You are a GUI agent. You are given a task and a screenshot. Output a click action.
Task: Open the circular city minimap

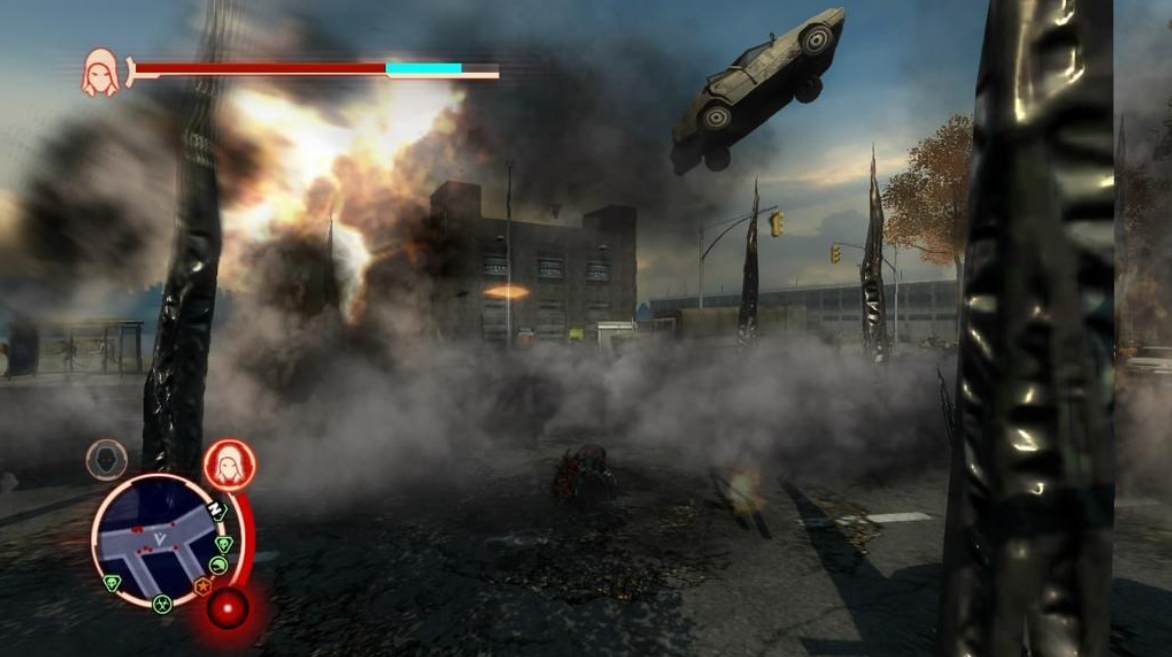pos(158,540)
